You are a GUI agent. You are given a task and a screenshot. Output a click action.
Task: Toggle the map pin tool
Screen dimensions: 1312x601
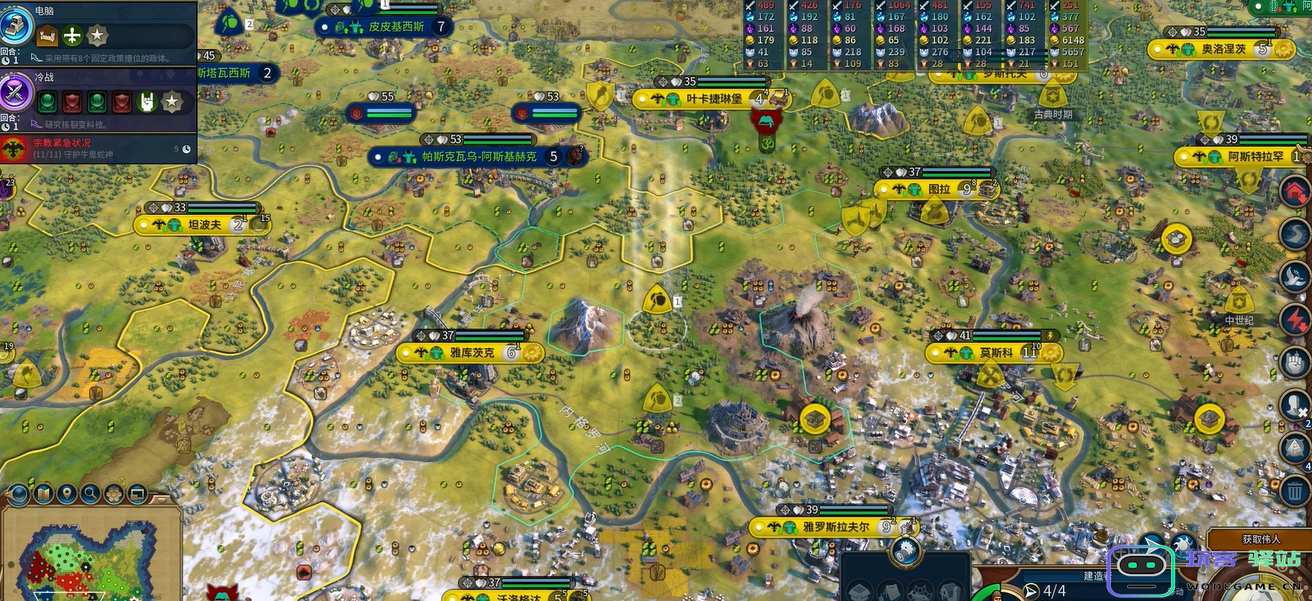(x=67, y=493)
